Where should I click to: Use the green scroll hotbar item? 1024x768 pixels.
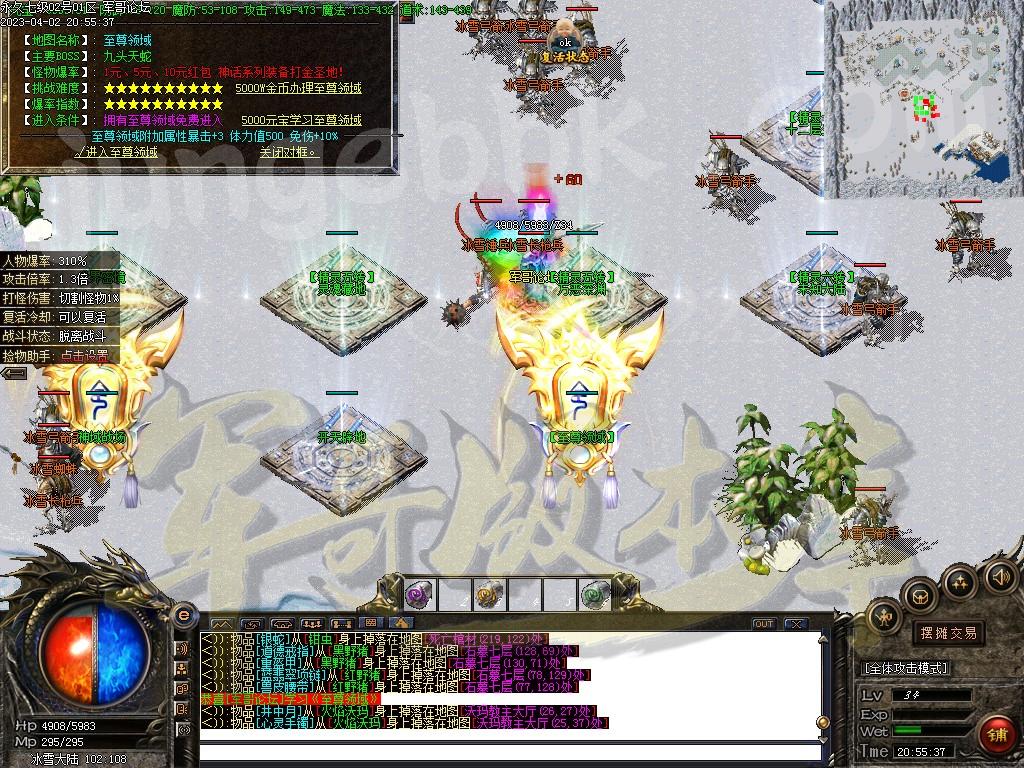595,594
